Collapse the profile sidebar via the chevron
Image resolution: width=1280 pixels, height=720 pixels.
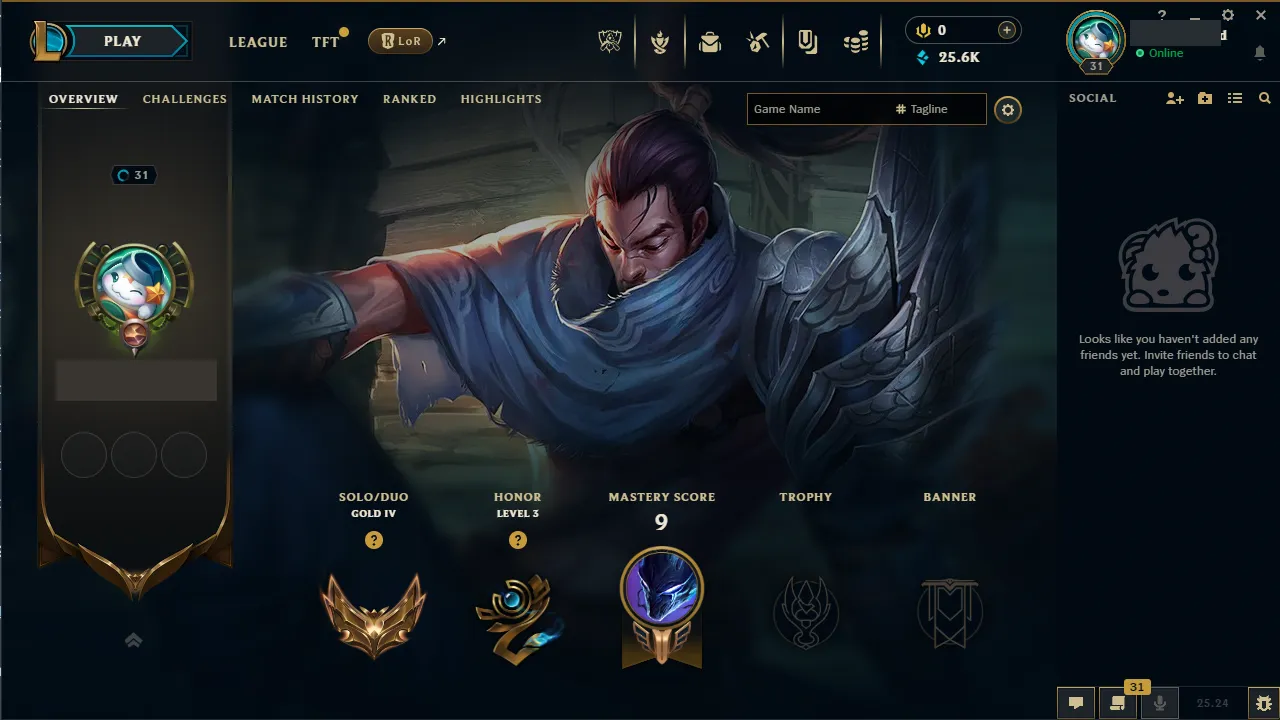[x=134, y=640]
